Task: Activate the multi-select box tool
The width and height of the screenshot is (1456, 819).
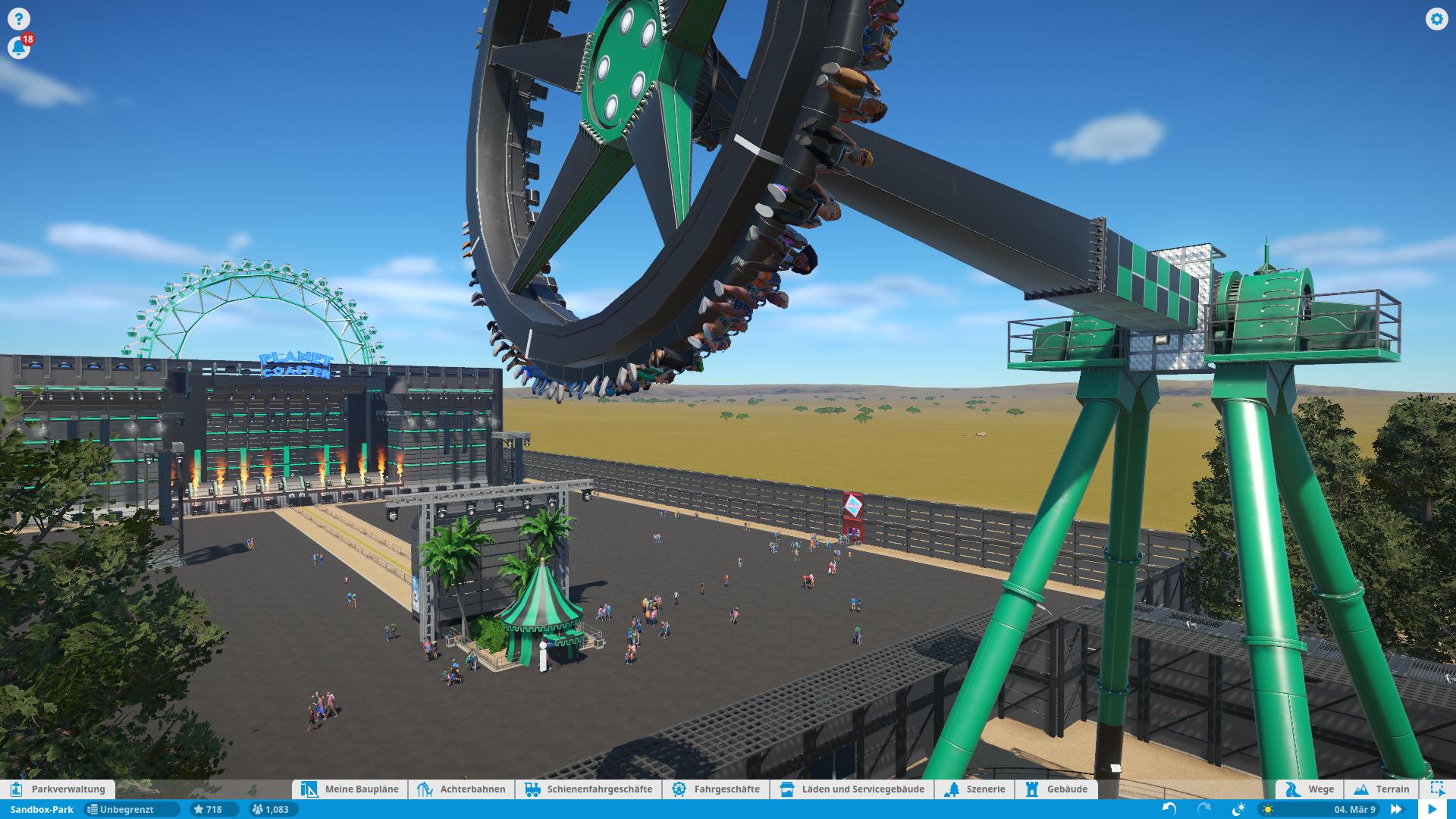Action: (x=1437, y=789)
